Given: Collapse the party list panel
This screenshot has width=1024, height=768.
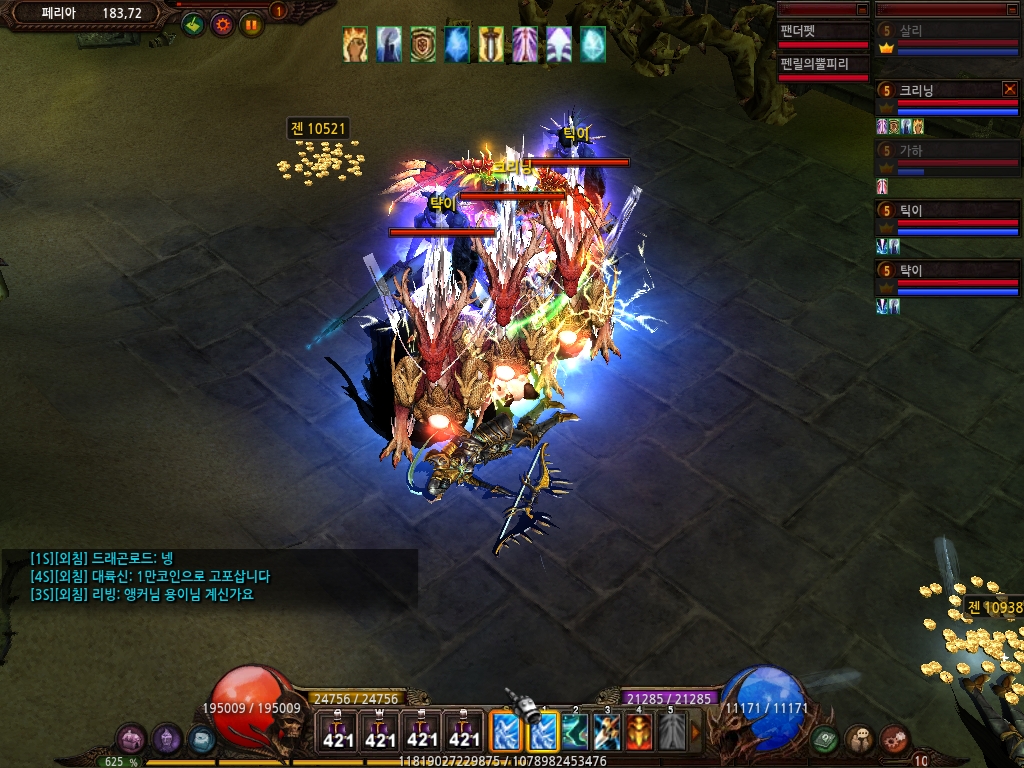Looking at the screenshot, I should (x=1012, y=8).
